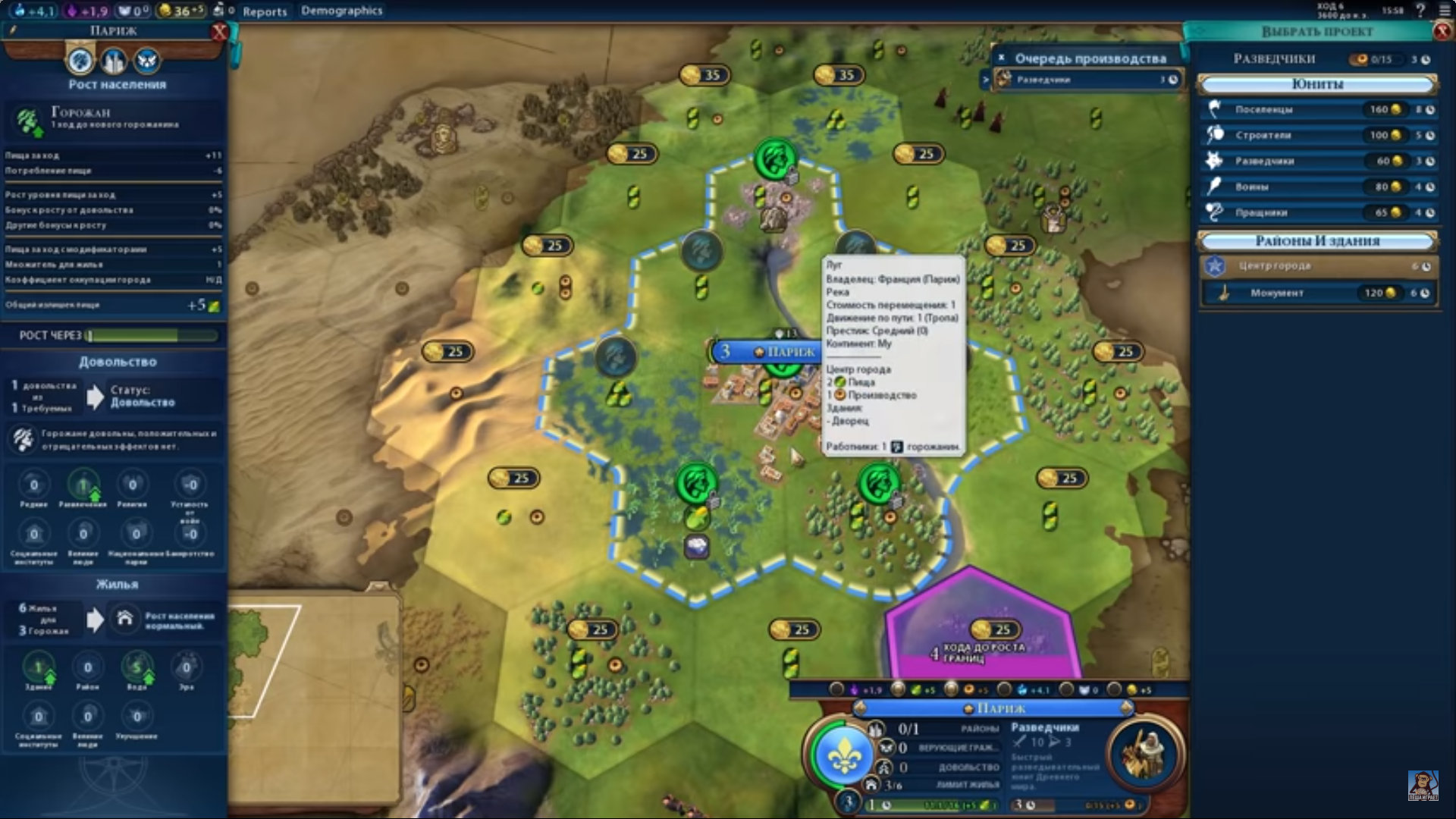Viewport: 1456px width, 819px height.
Task: Choose Строители from the production list
Action: (x=1317, y=136)
